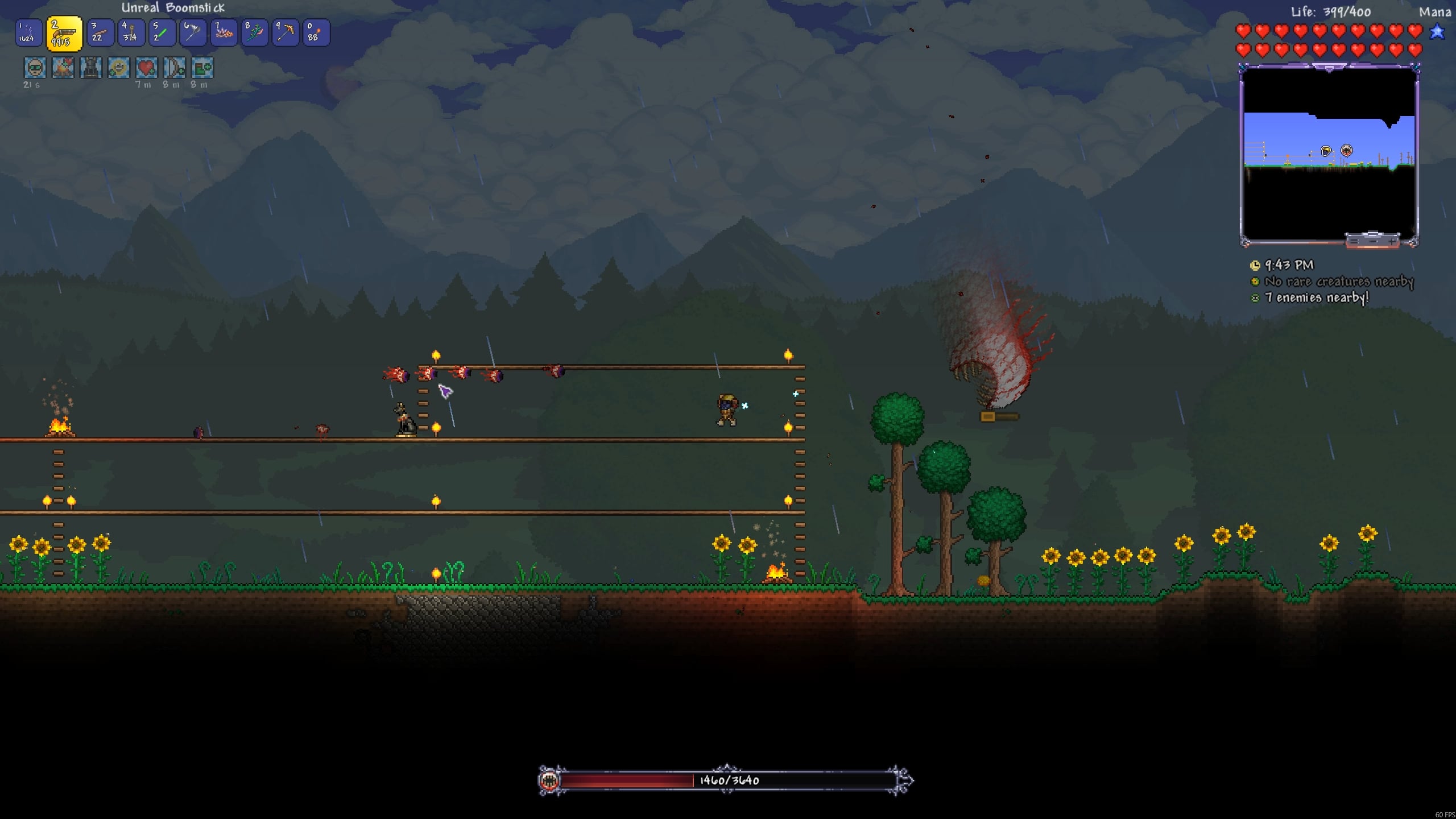This screenshot has height=819, width=1456.
Task: Select the torch stack slot holding 88
Action: click(x=316, y=33)
